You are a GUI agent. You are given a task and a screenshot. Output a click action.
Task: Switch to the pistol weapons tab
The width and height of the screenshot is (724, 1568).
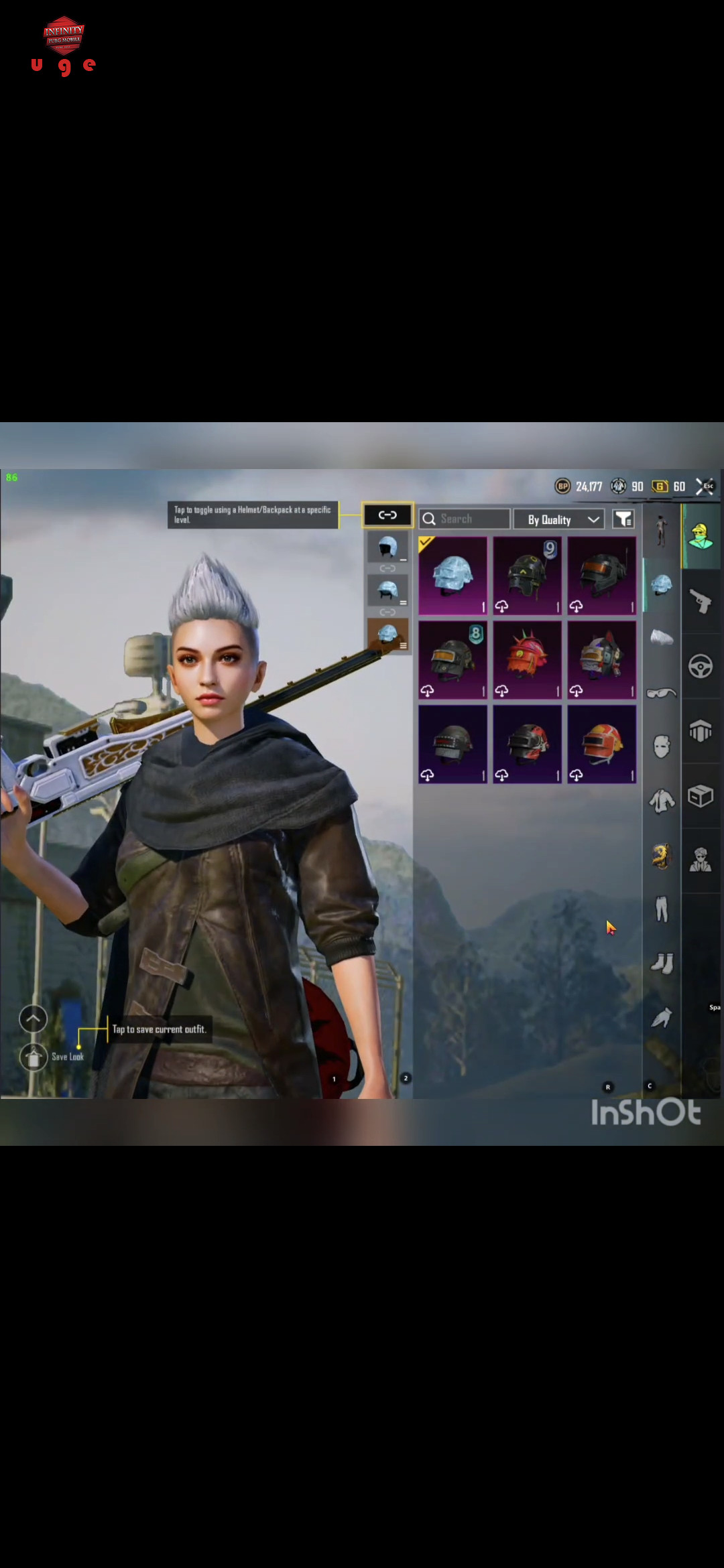click(x=701, y=601)
